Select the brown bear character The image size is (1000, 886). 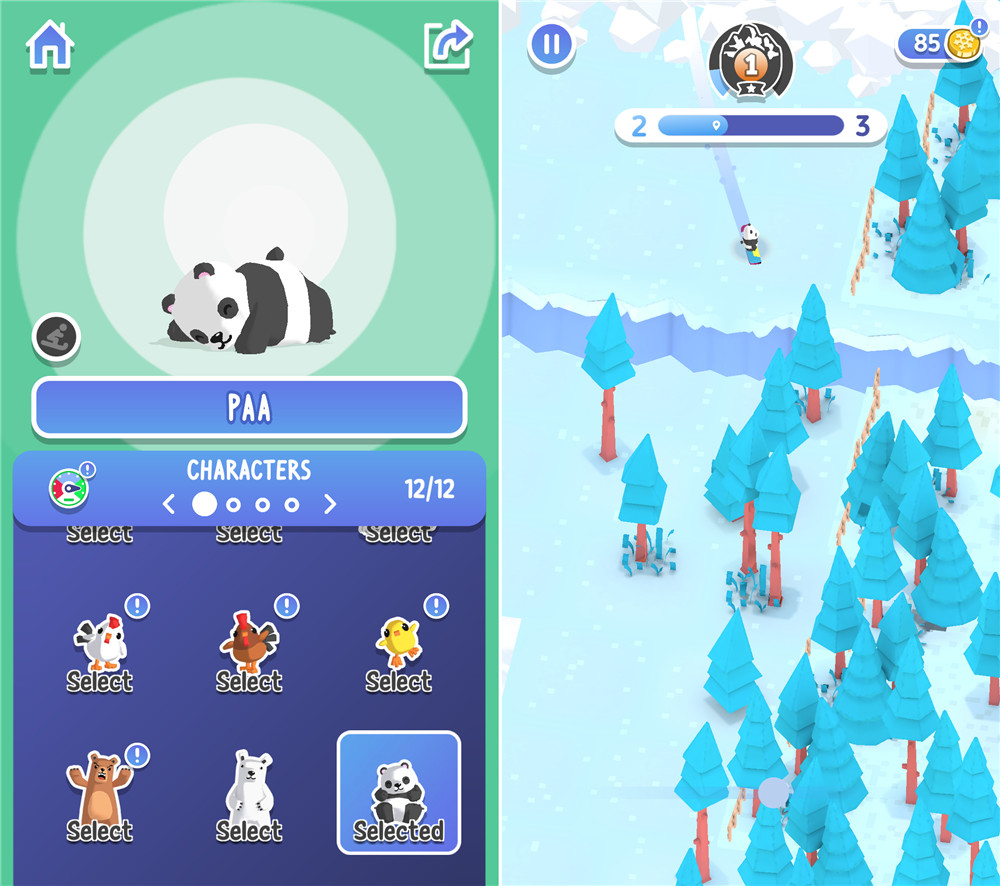click(x=100, y=797)
